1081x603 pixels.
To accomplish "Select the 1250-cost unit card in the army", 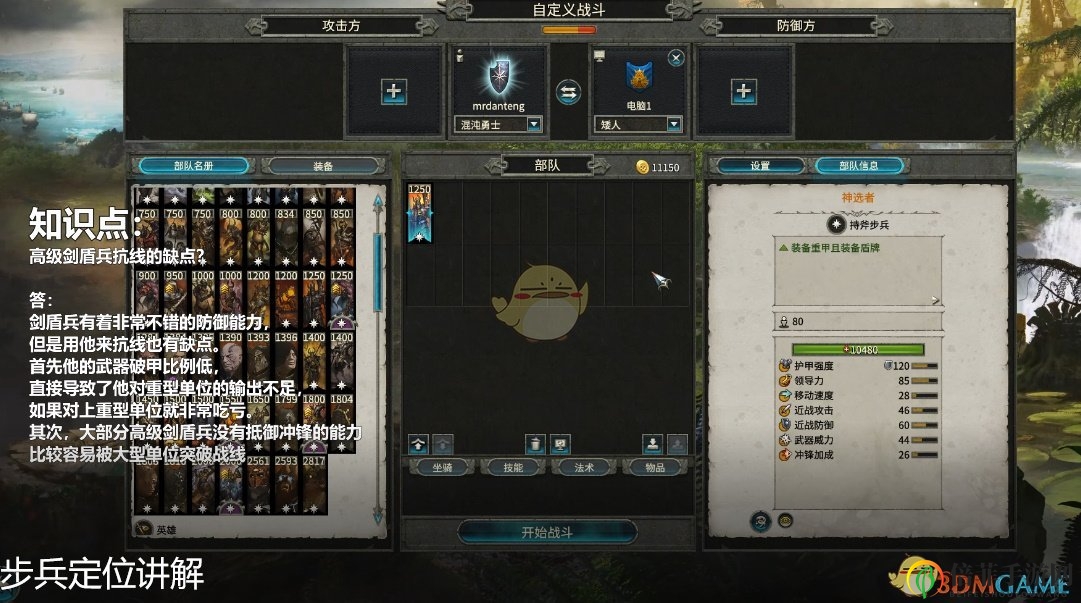I will point(419,215).
